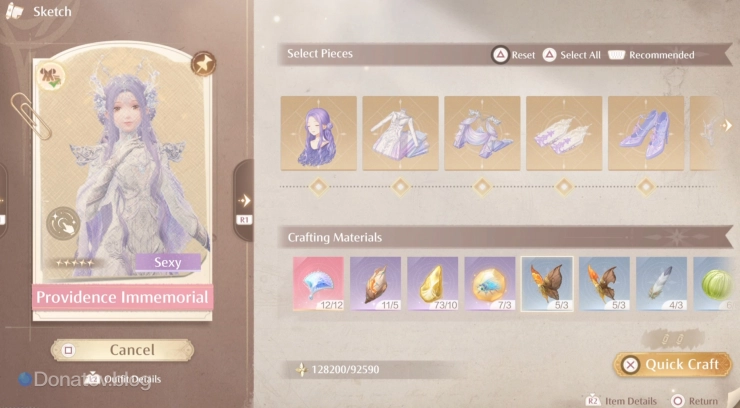Pick the lilac gloves piece
Image resolution: width=740 pixels, height=408 pixels.
click(564, 133)
